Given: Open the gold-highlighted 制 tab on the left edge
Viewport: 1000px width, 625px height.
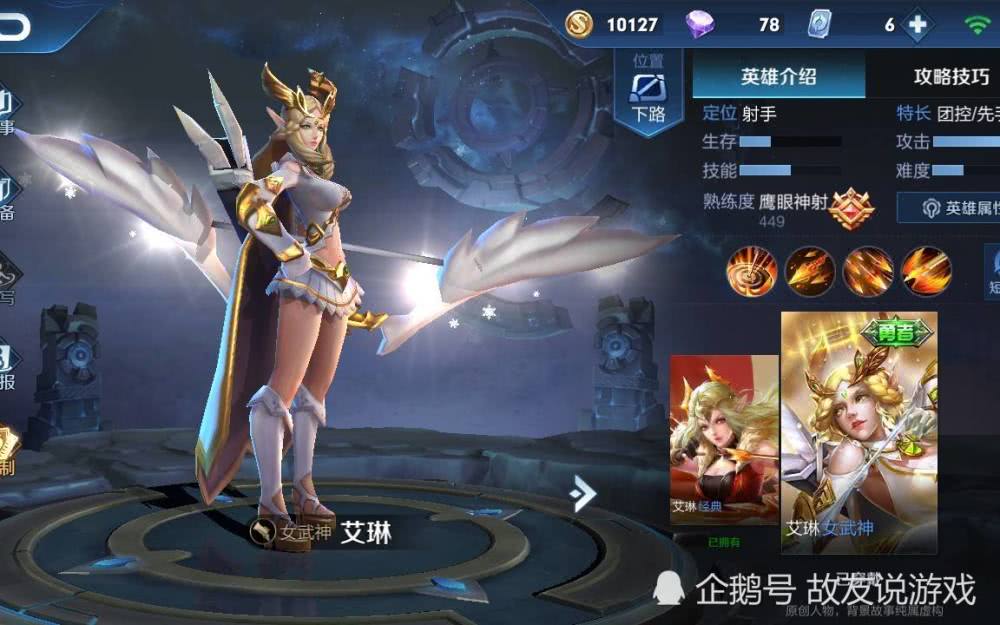Looking at the screenshot, I should coord(9,453).
